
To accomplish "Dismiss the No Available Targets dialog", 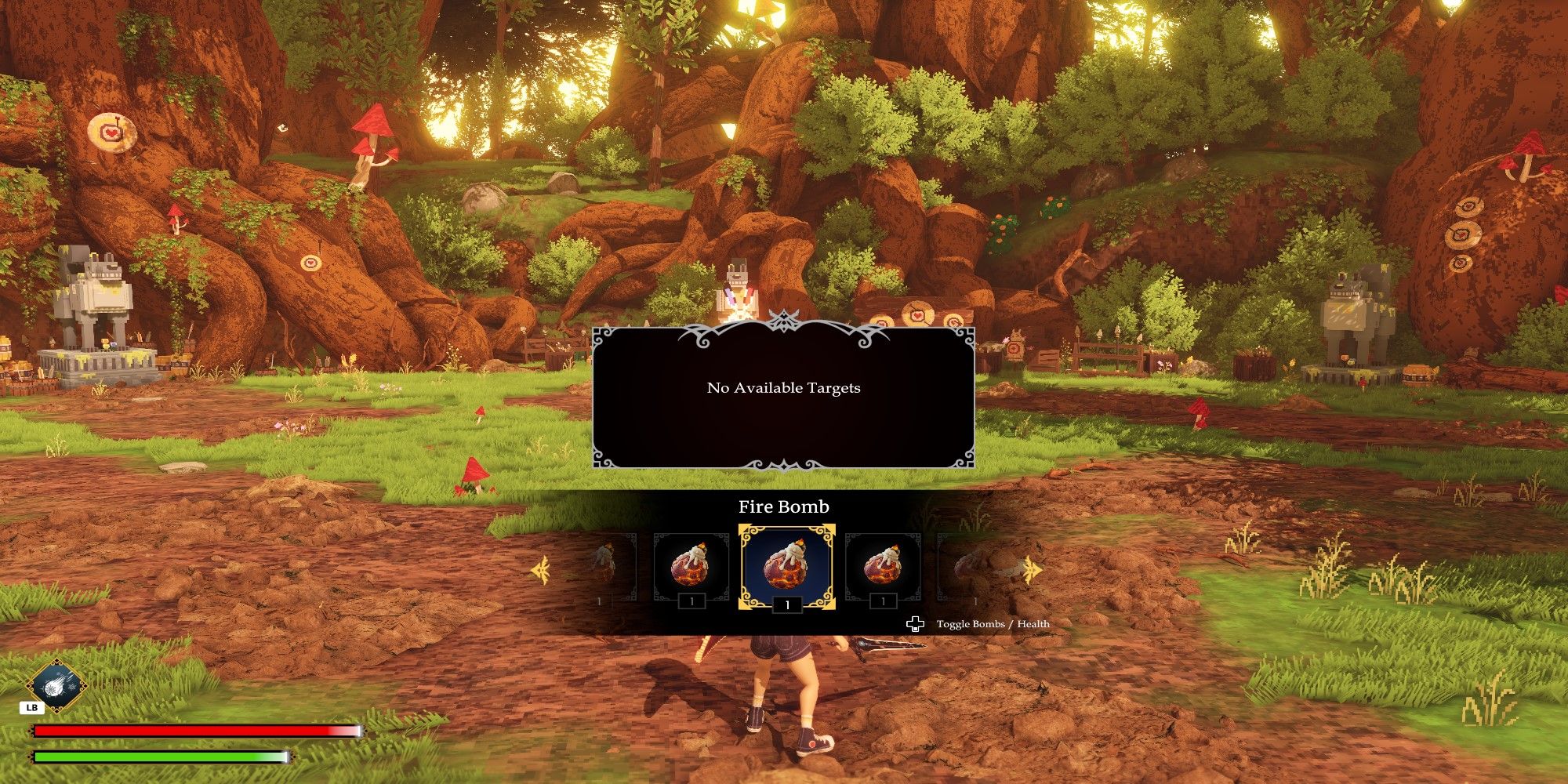I will pos(784,387).
